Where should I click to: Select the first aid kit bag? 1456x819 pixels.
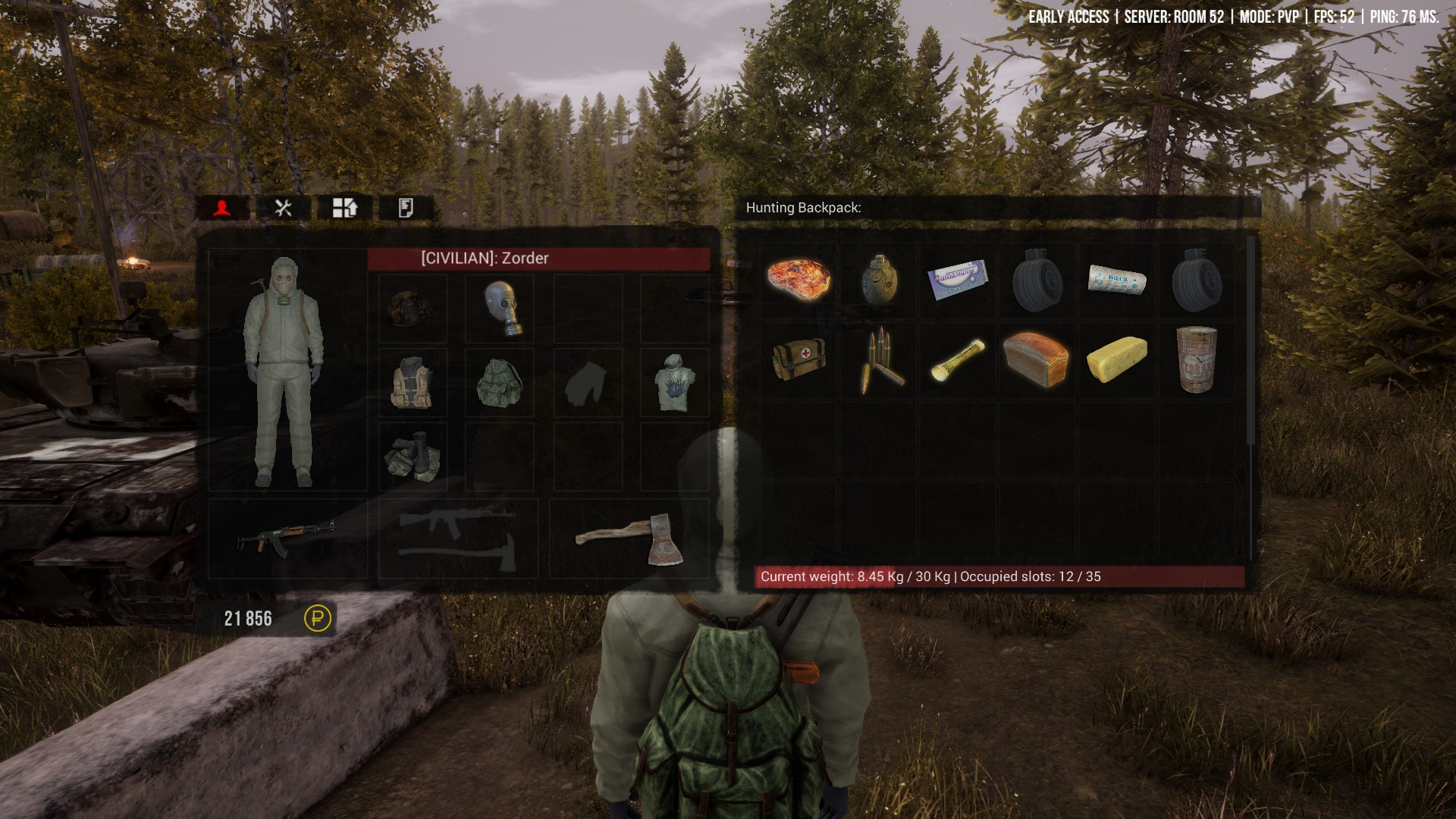tap(799, 359)
